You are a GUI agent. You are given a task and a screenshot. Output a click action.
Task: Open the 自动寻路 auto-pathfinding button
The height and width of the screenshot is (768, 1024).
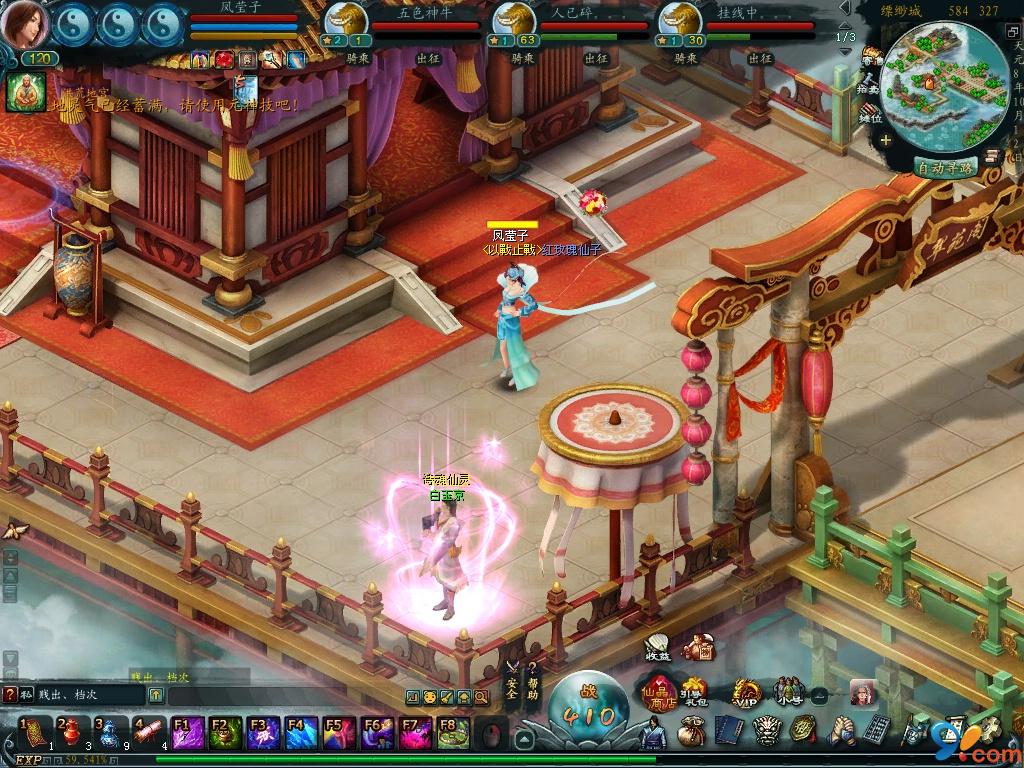pos(945,168)
